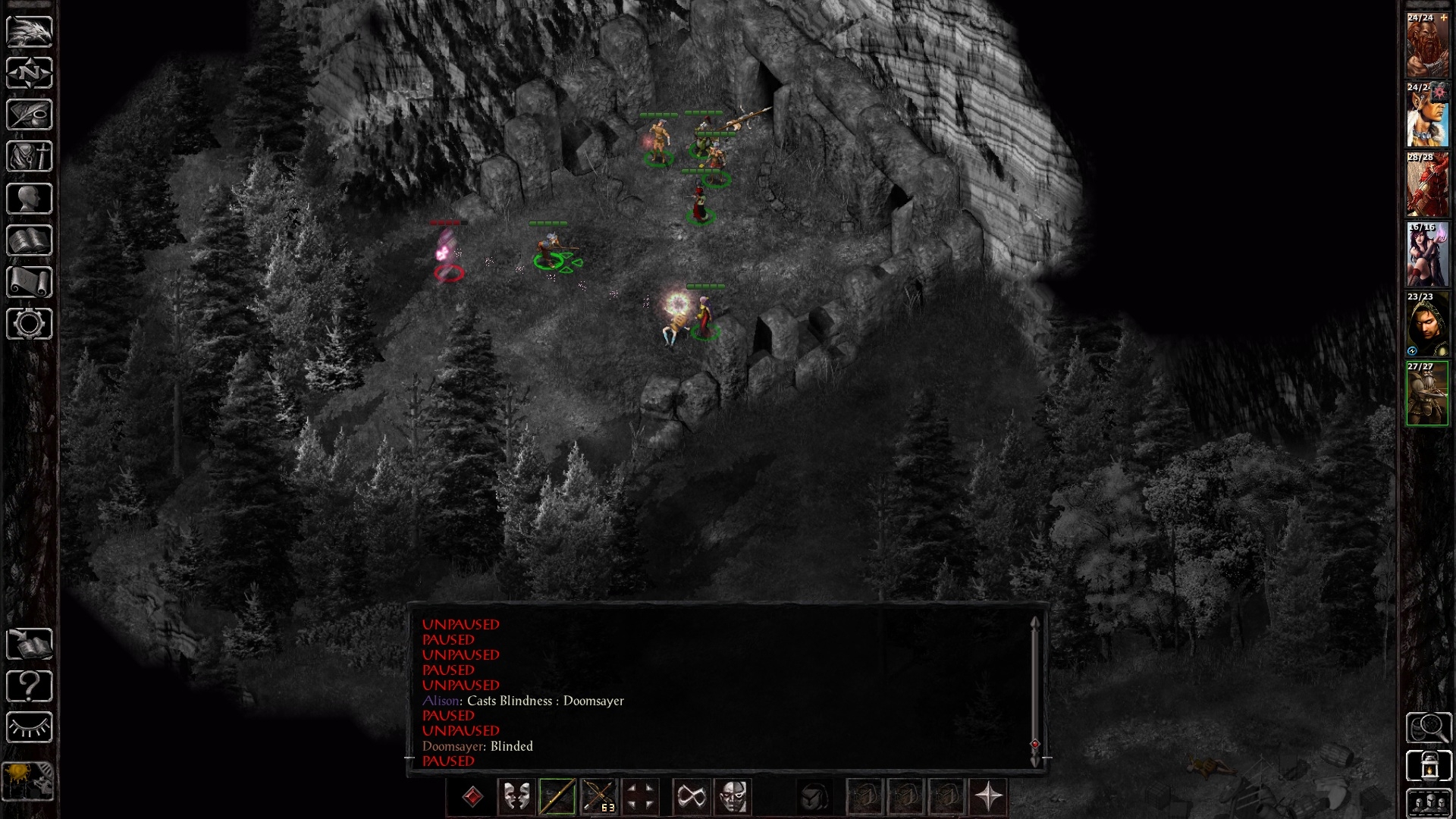This screenshot has width=1456, height=819.
Task: Click the two masks dialogue button
Action: click(516, 797)
